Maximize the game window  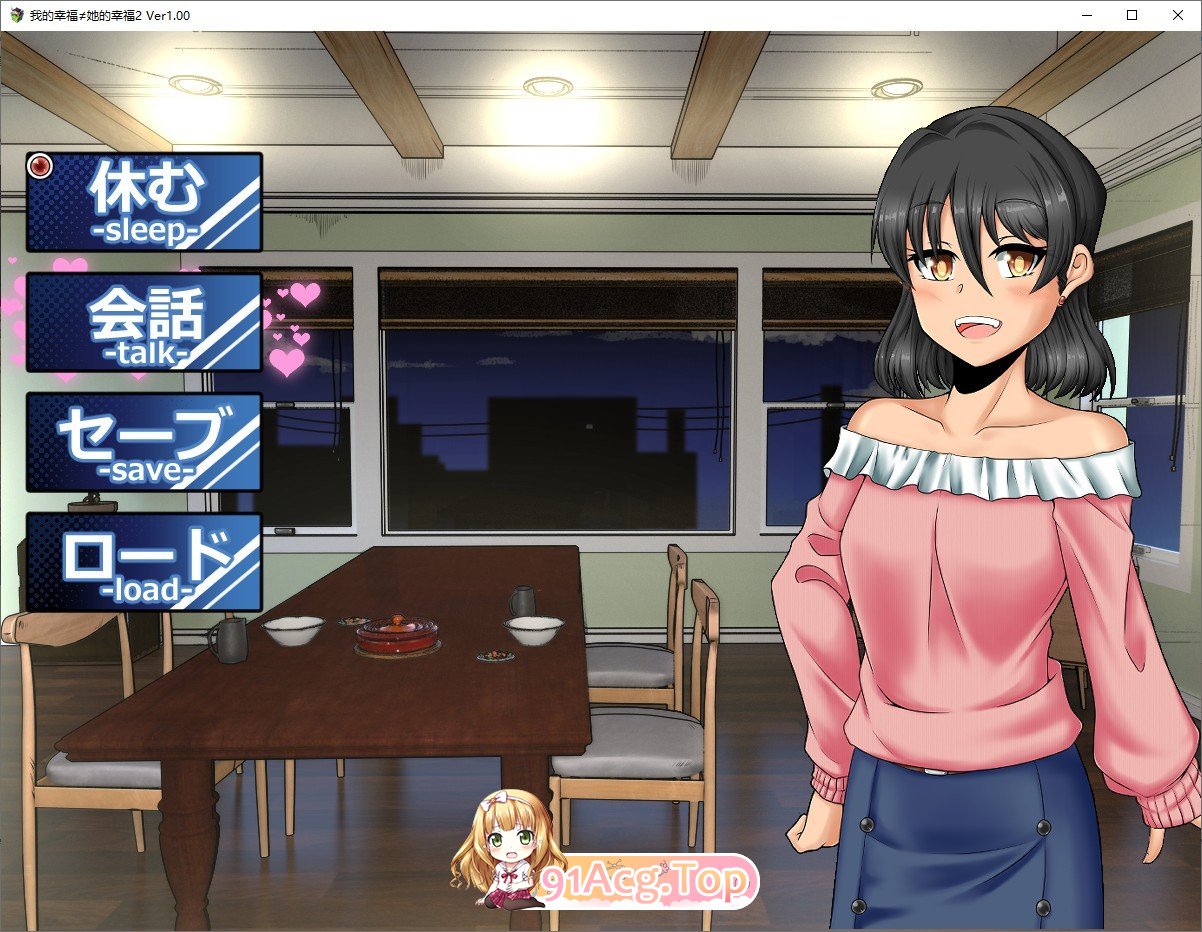[x=1132, y=15]
